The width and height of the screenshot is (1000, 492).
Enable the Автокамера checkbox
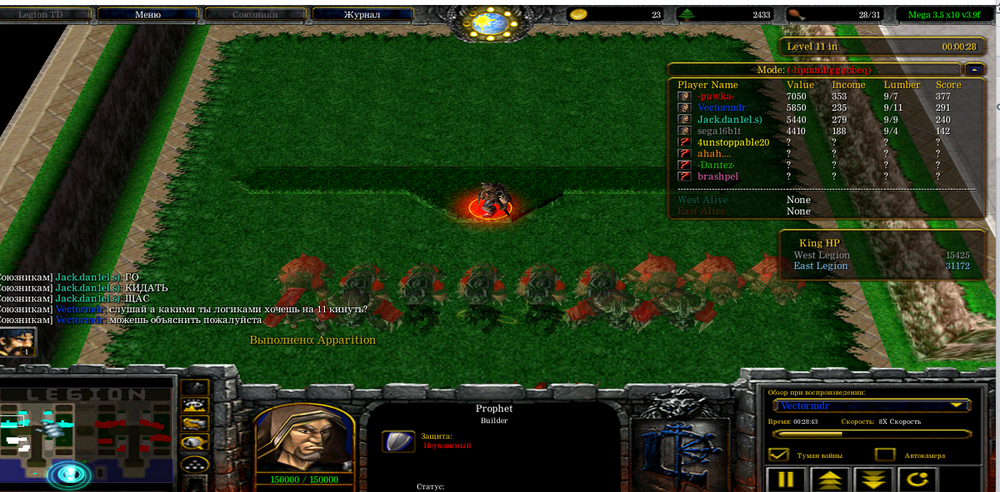[x=885, y=455]
